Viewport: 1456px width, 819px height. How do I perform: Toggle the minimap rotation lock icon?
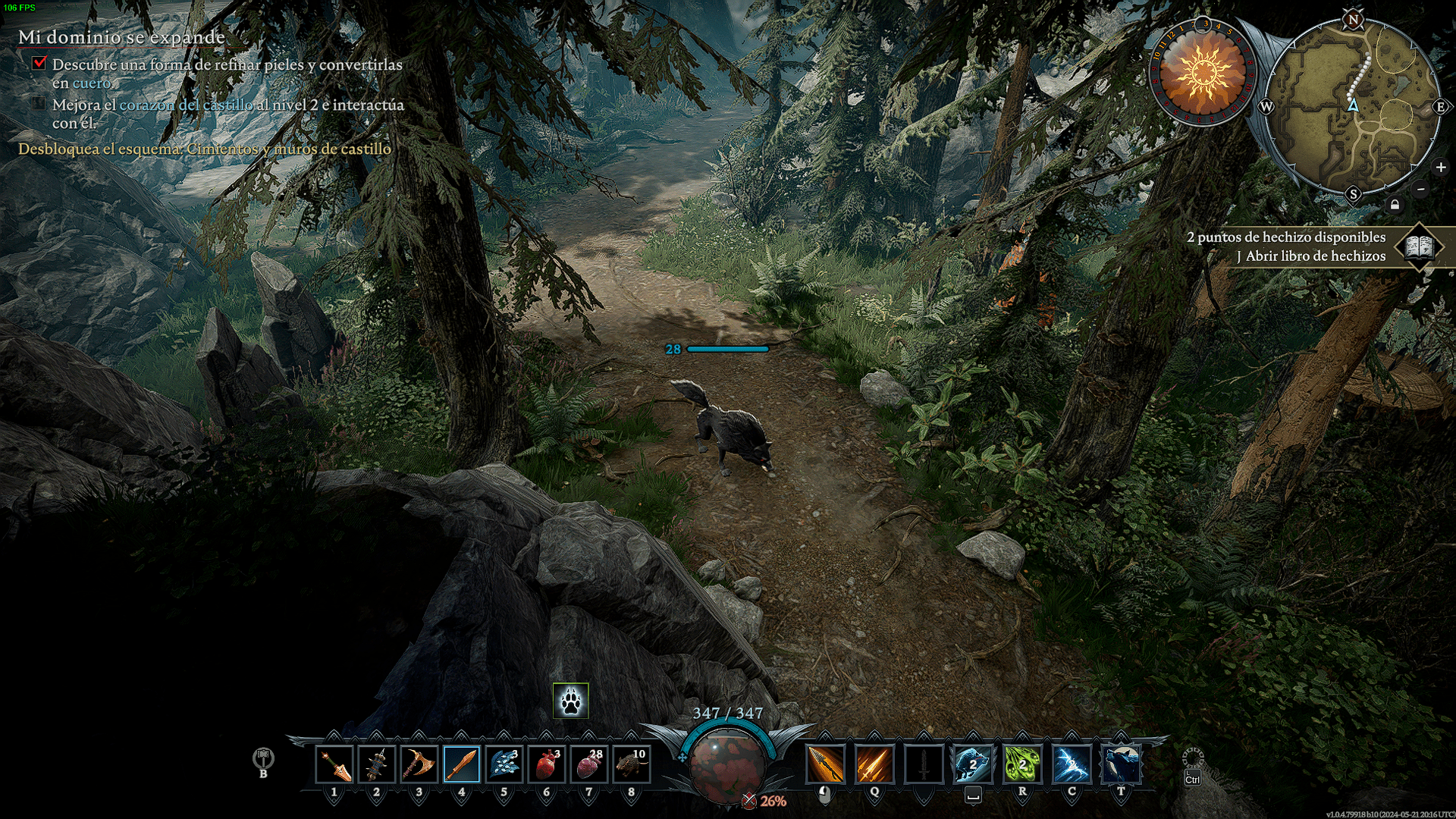[x=1395, y=205]
